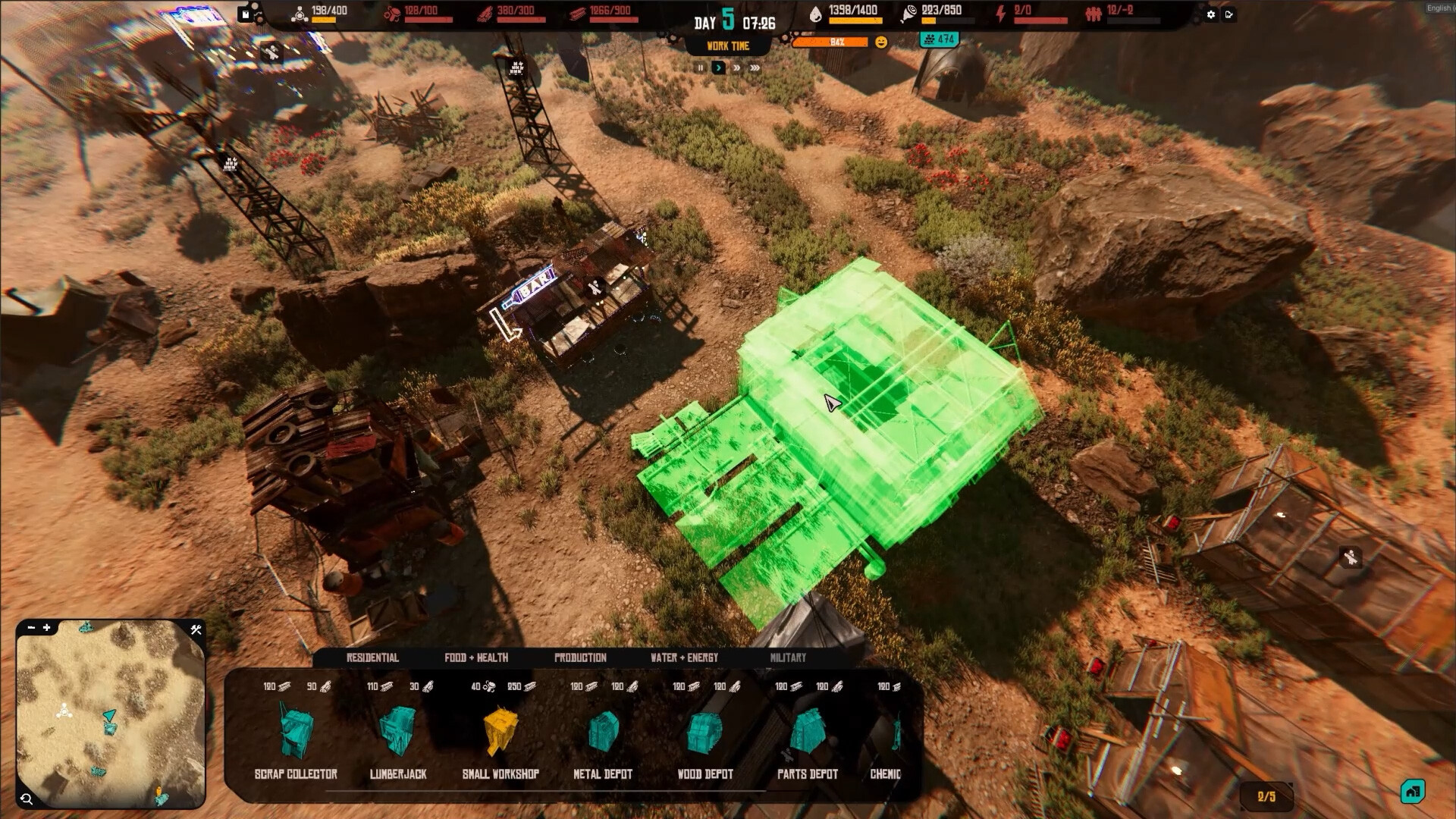1456x819 pixels.
Task: Switch to the Residential tab
Action: (372, 658)
